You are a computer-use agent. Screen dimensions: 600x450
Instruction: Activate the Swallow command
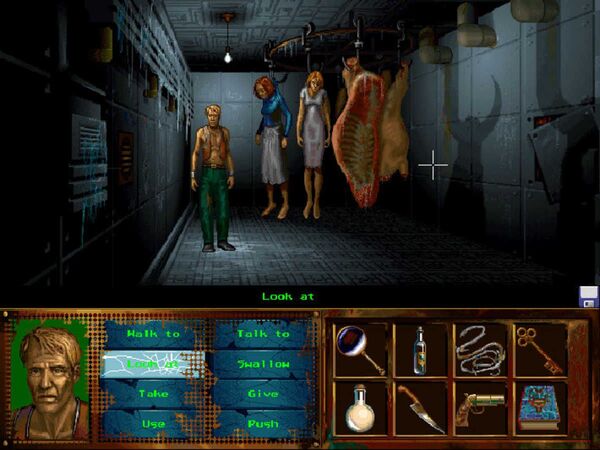(x=263, y=364)
